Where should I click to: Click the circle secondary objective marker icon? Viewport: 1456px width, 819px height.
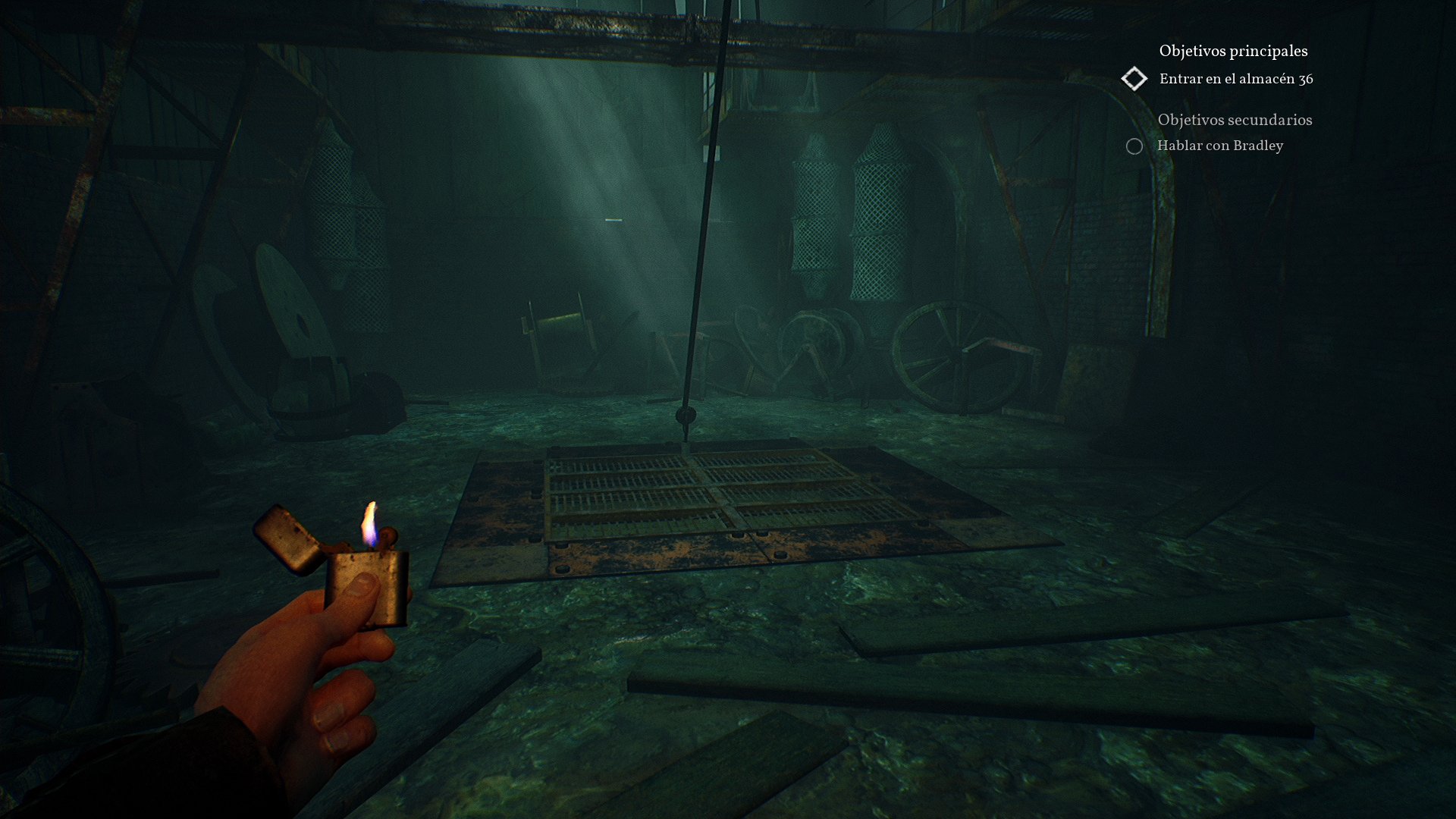(1134, 146)
